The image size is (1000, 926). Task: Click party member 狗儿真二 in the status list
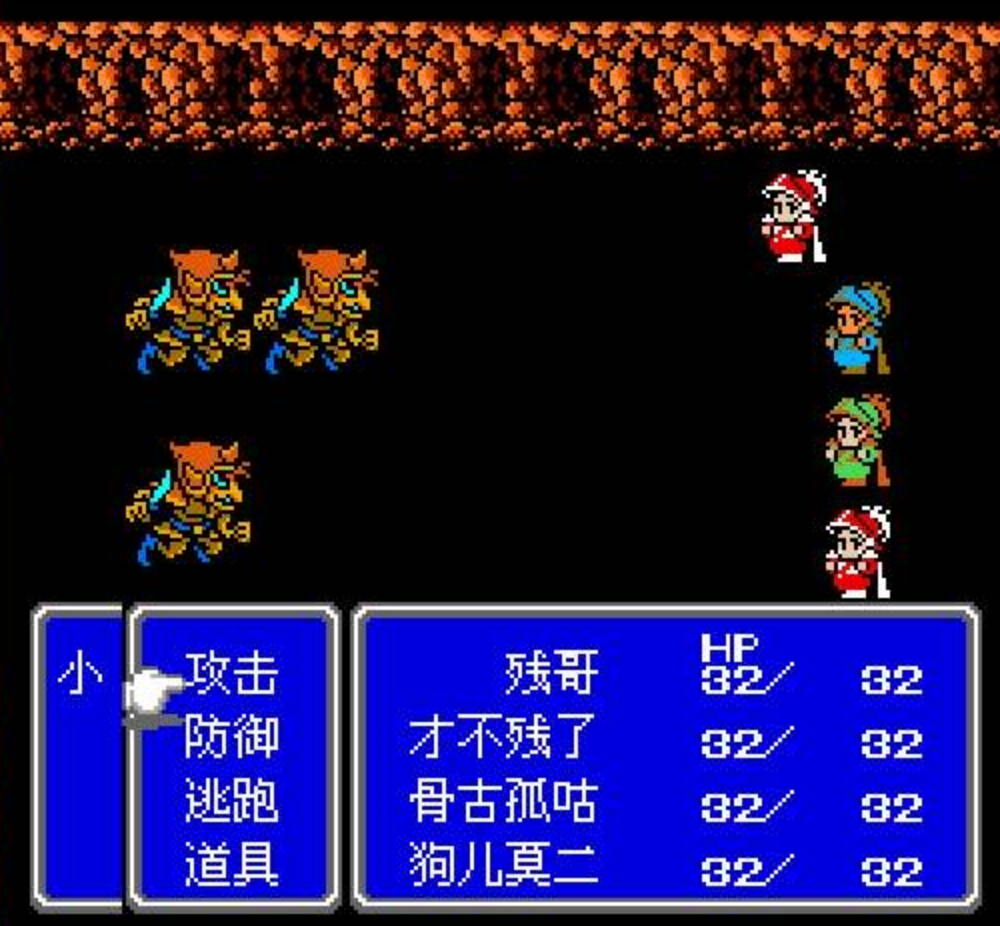coord(503,866)
